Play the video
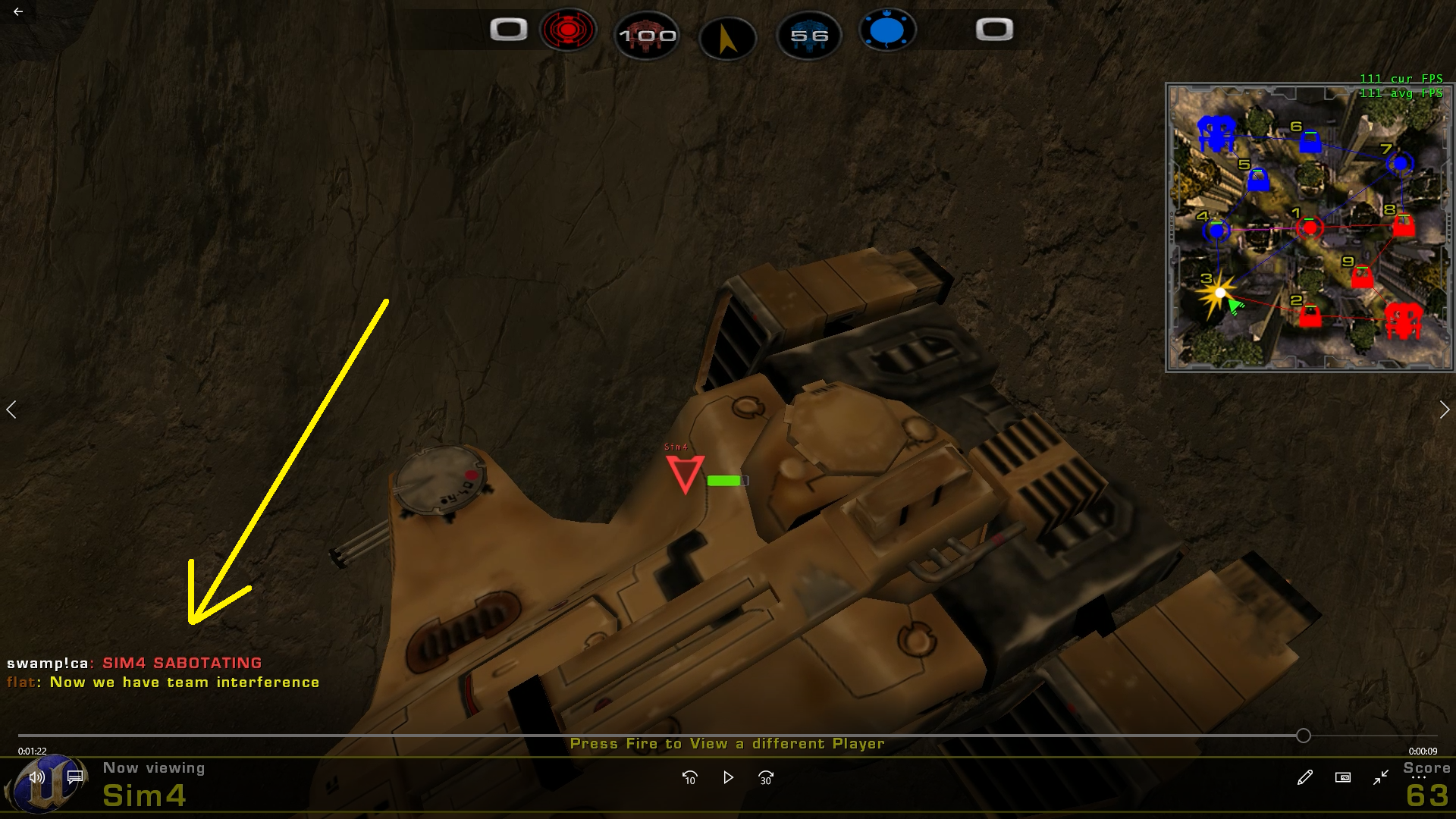 pos(728,777)
